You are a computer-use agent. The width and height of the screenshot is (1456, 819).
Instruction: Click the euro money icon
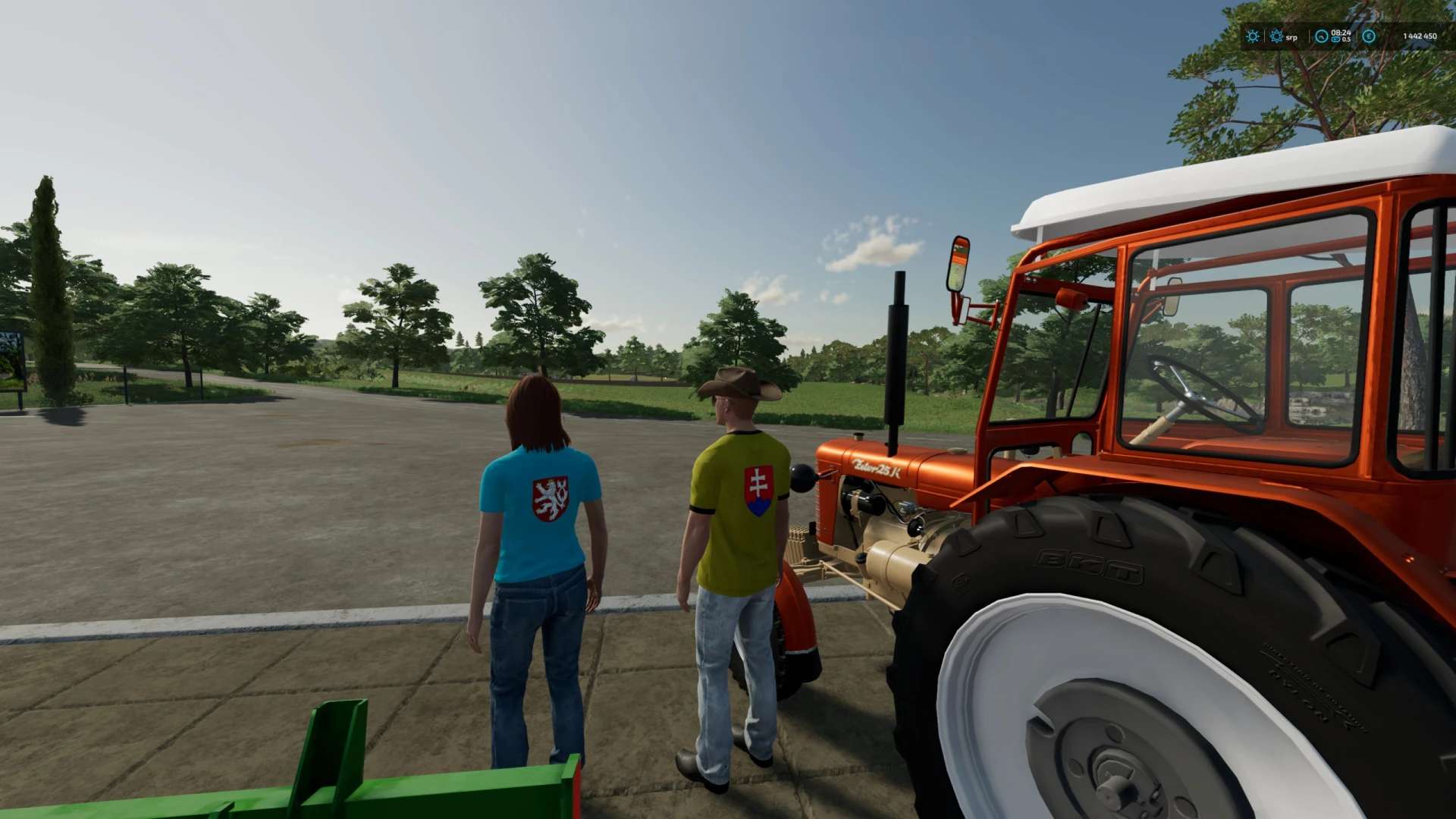coord(1369,36)
